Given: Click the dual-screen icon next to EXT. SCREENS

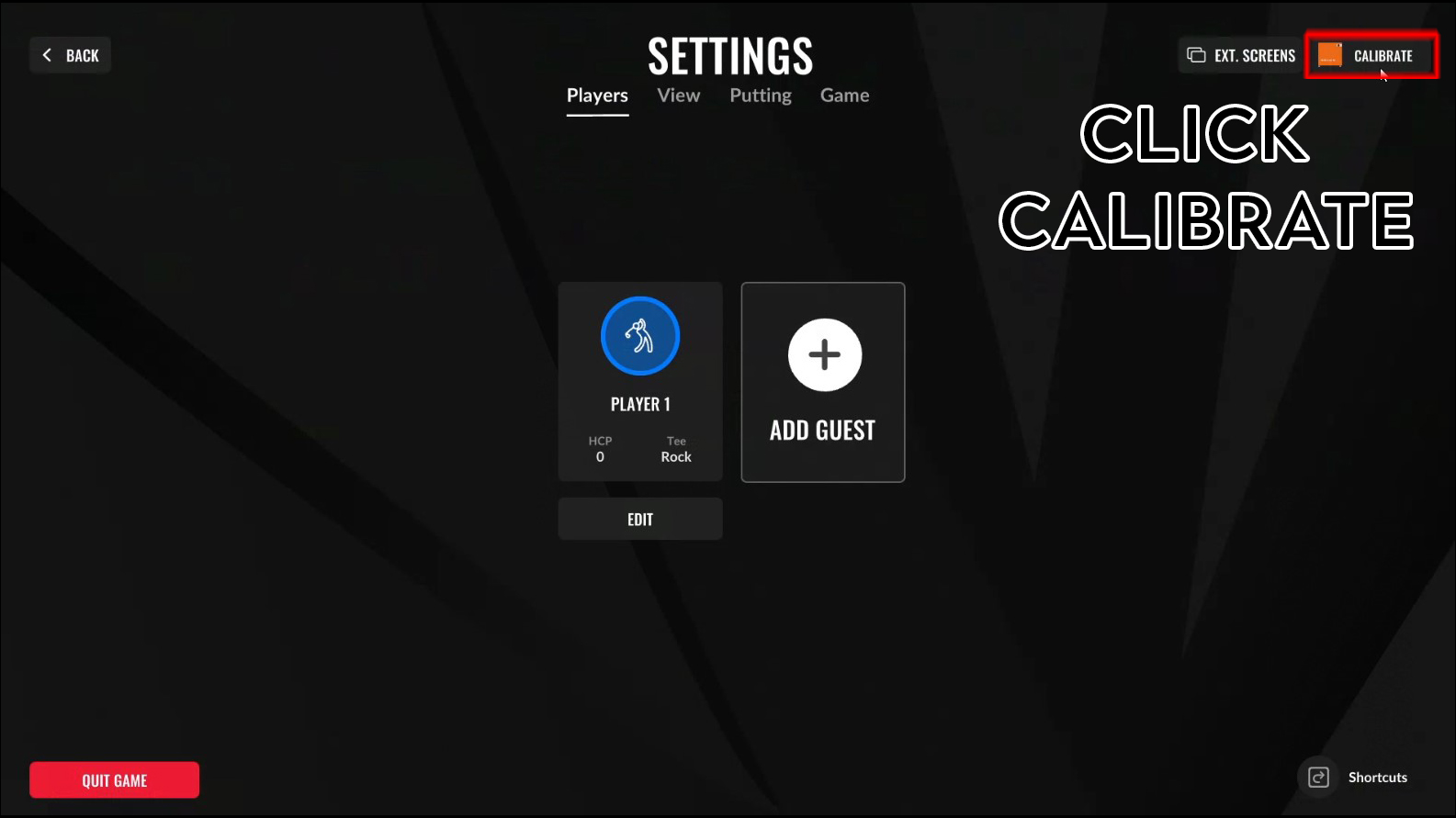Looking at the screenshot, I should (x=1197, y=55).
